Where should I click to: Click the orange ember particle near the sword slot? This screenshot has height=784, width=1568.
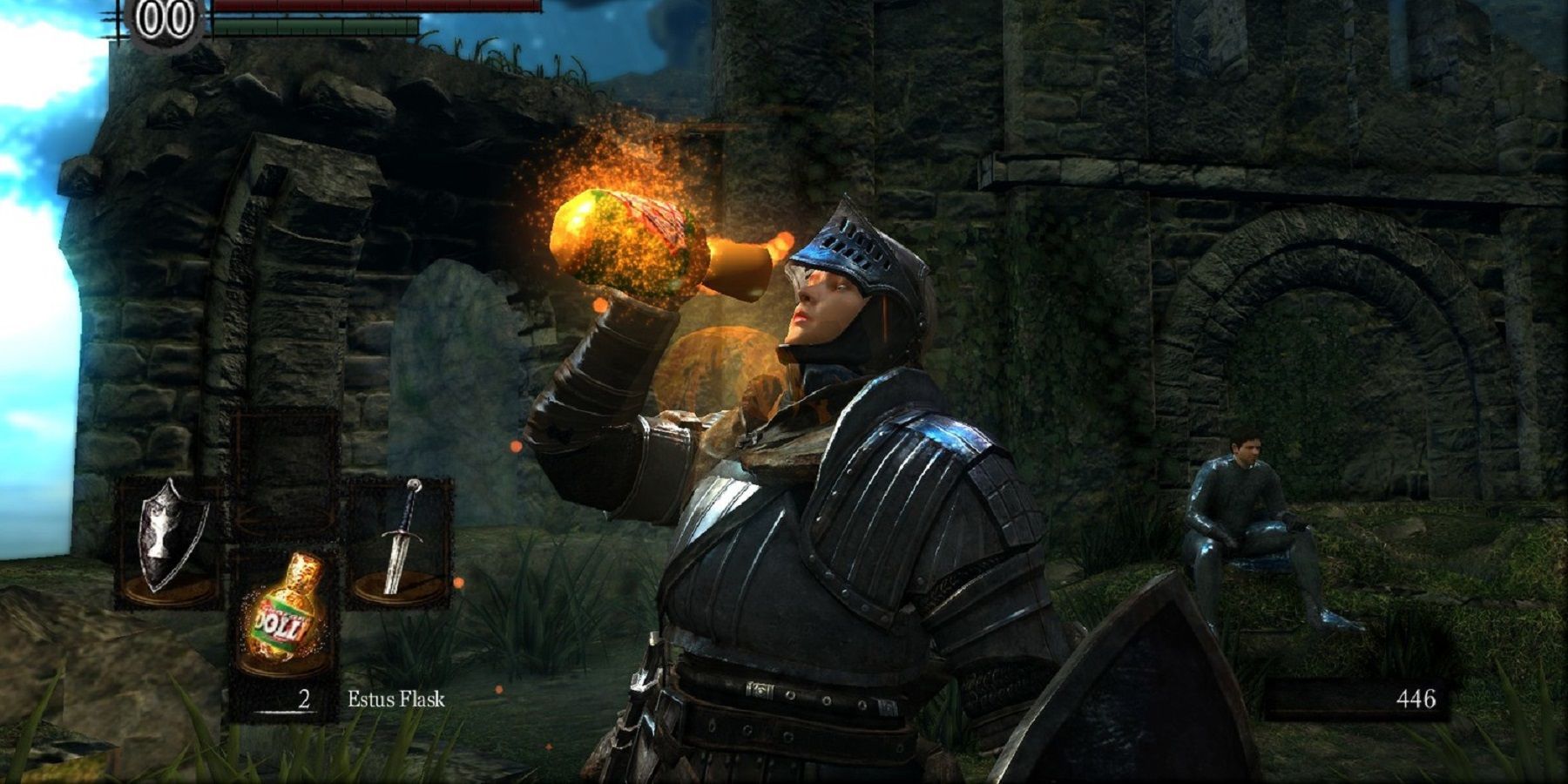point(458,582)
